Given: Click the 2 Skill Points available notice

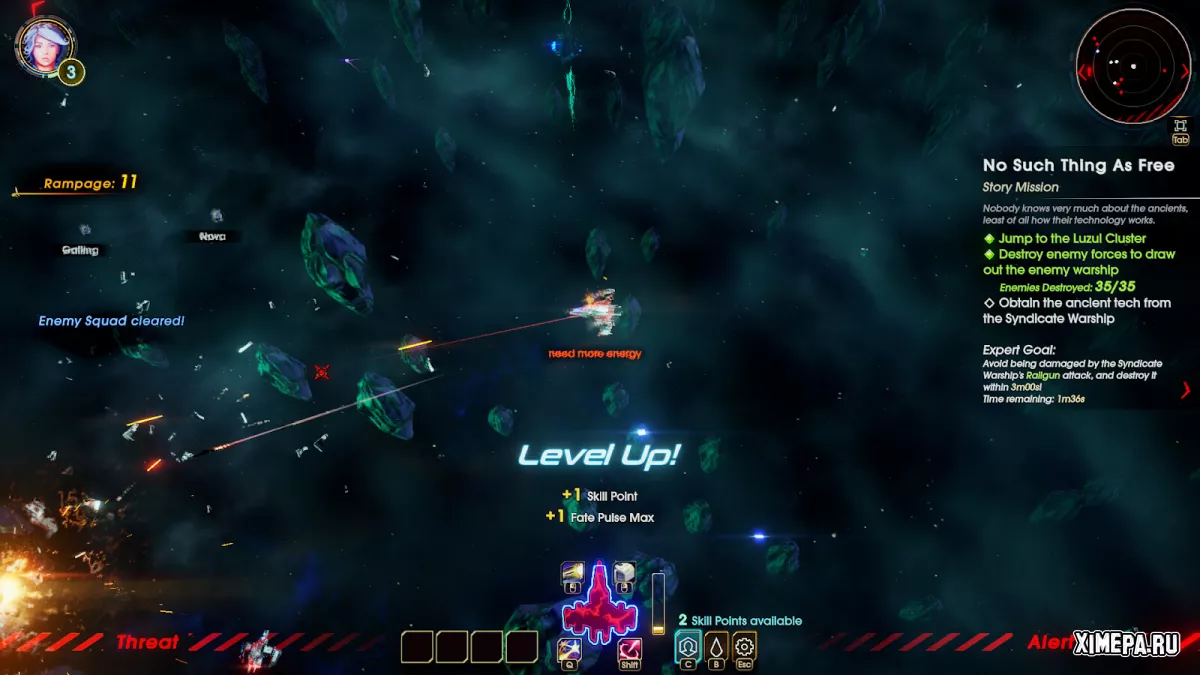Looking at the screenshot, I should pos(740,620).
